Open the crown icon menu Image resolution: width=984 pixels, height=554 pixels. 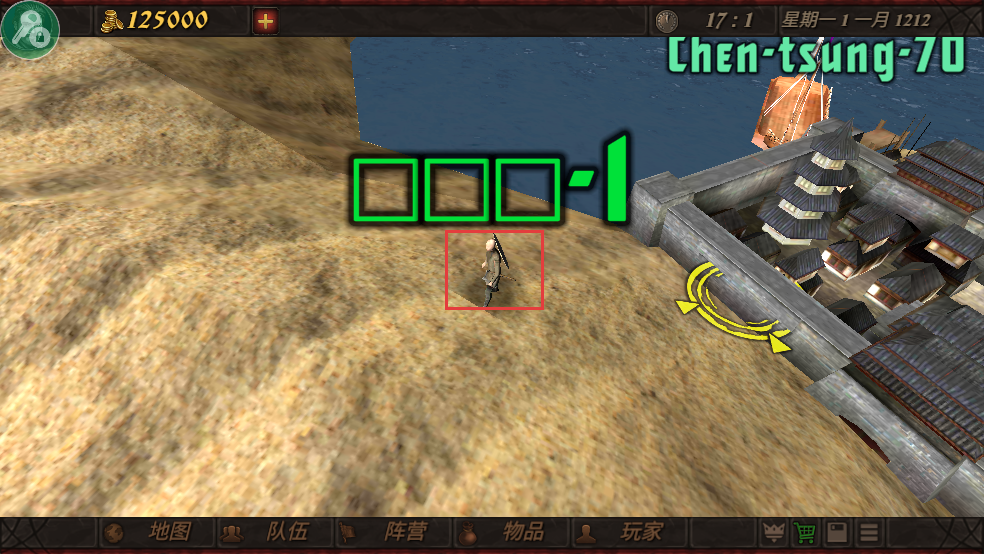point(772,532)
